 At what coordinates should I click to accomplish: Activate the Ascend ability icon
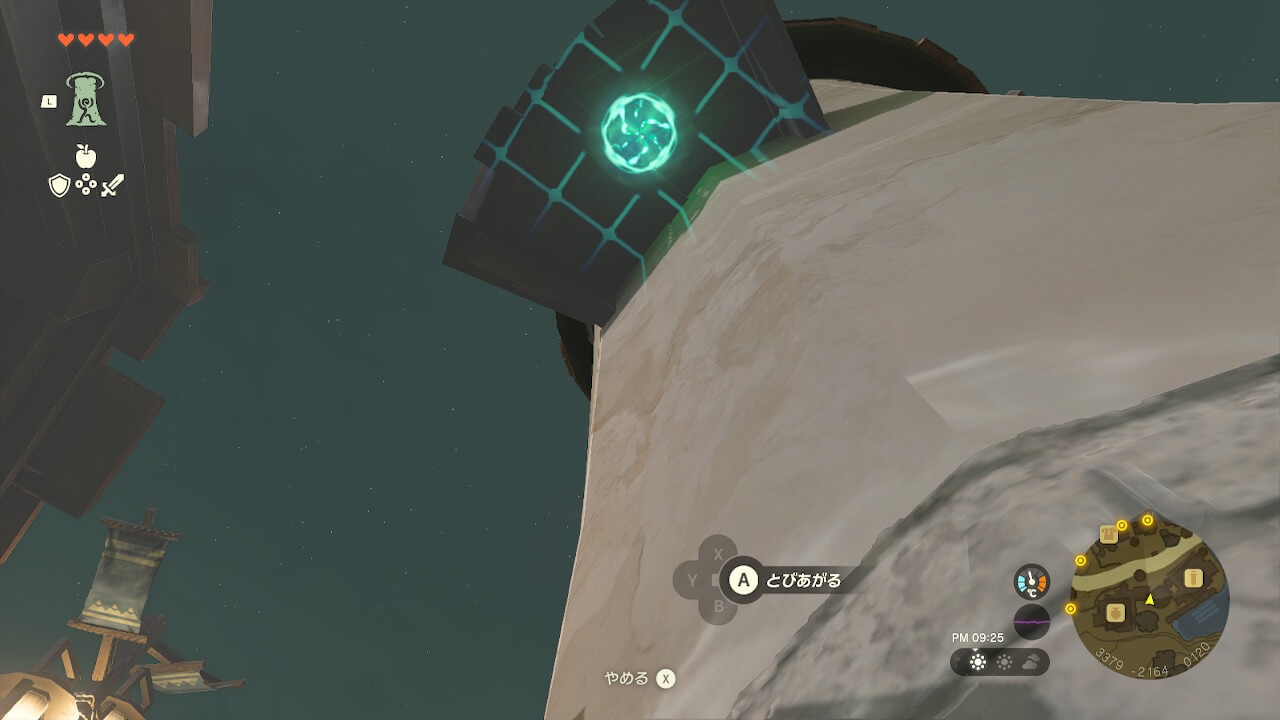coord(86,100)
